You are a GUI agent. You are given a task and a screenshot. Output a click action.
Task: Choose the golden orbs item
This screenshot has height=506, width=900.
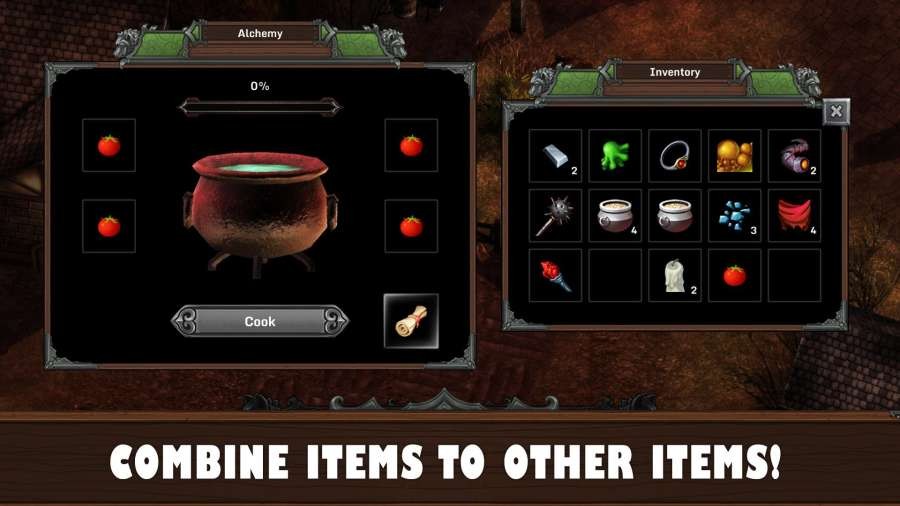pyautogui.click(x=734, y=156)
